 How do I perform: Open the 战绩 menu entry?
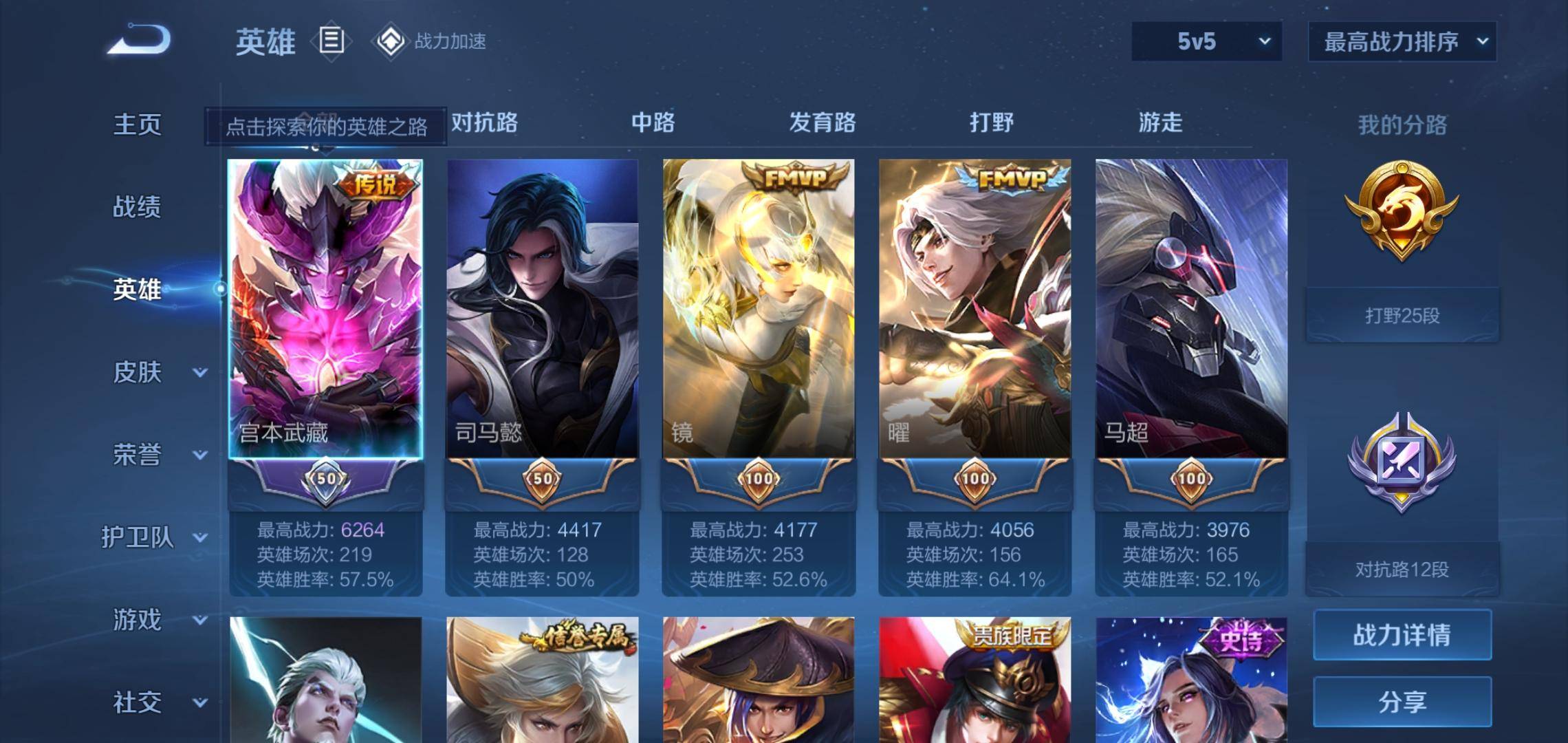pos(137,206)
